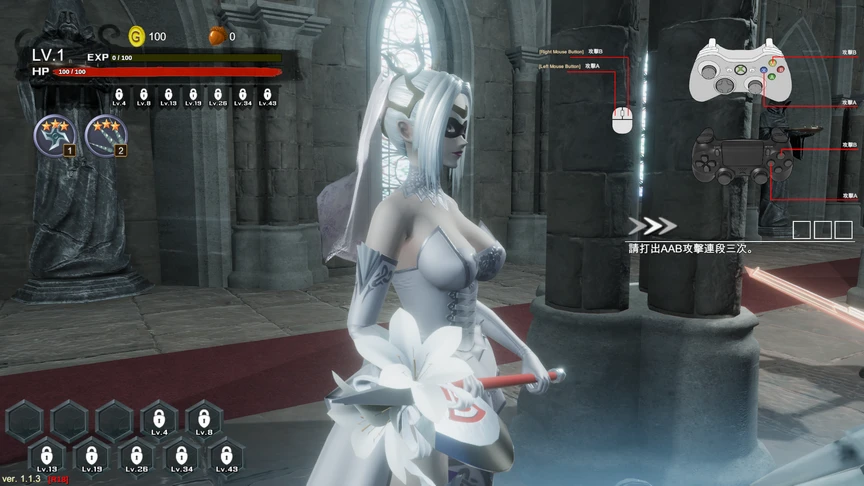The image size is (864, 486).
Task: Choose the hexagonal Lv.34 locked slot
Action: point(182,458)
